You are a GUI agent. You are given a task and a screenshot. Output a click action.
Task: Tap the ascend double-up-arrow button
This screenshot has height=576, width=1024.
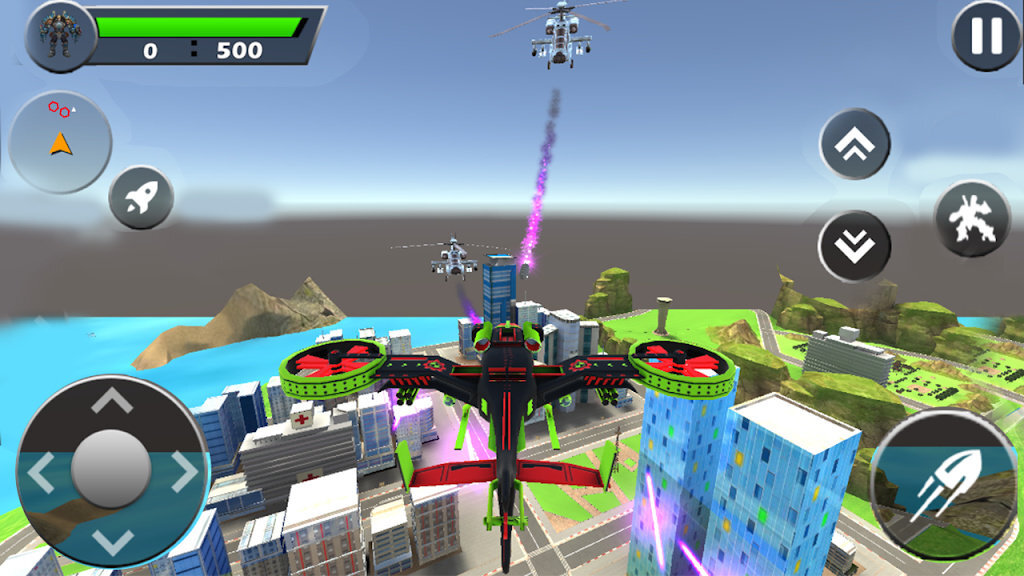click(x=855, y=144)
